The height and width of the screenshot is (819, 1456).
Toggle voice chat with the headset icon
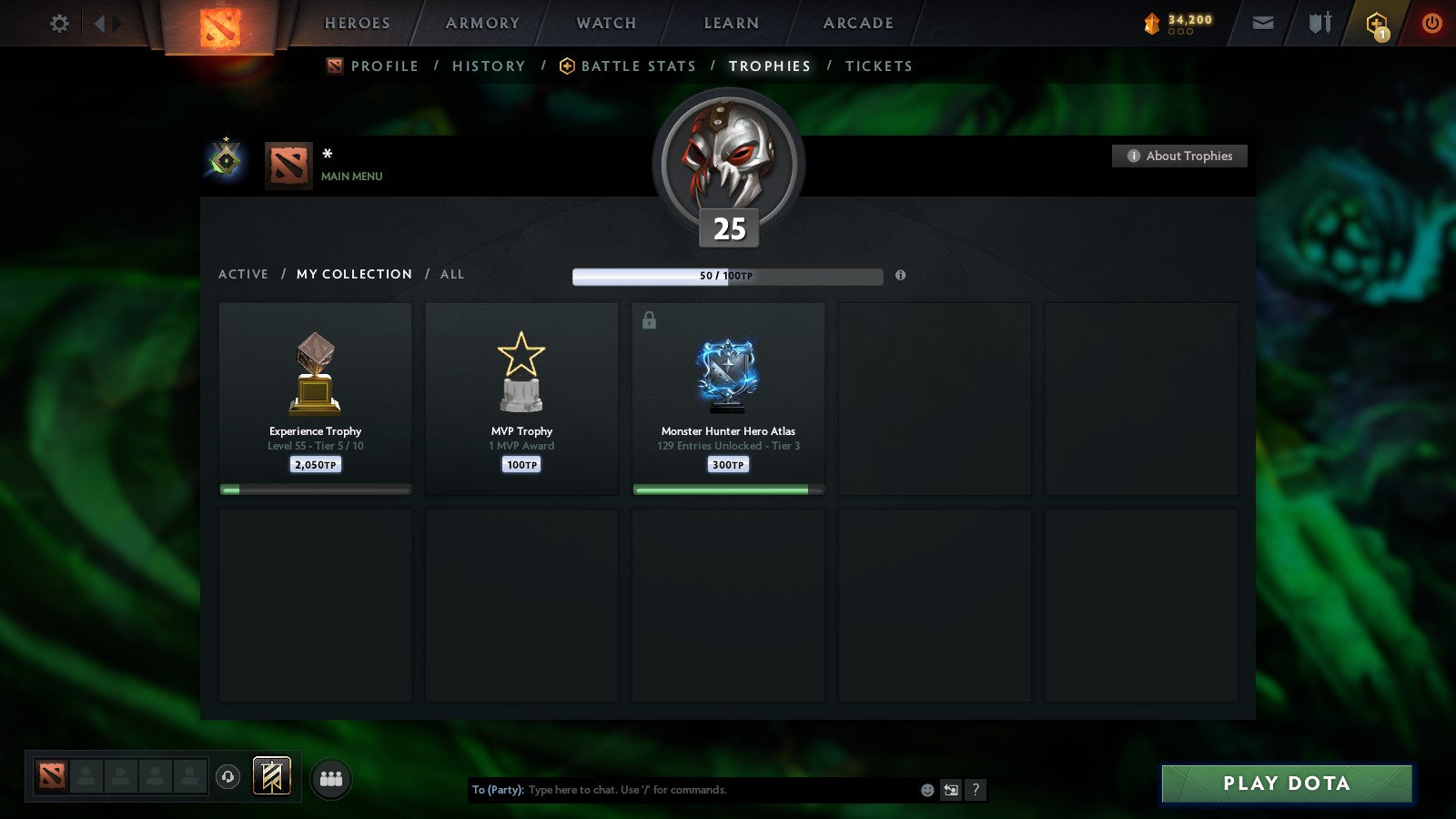click(x=227, y=775)
